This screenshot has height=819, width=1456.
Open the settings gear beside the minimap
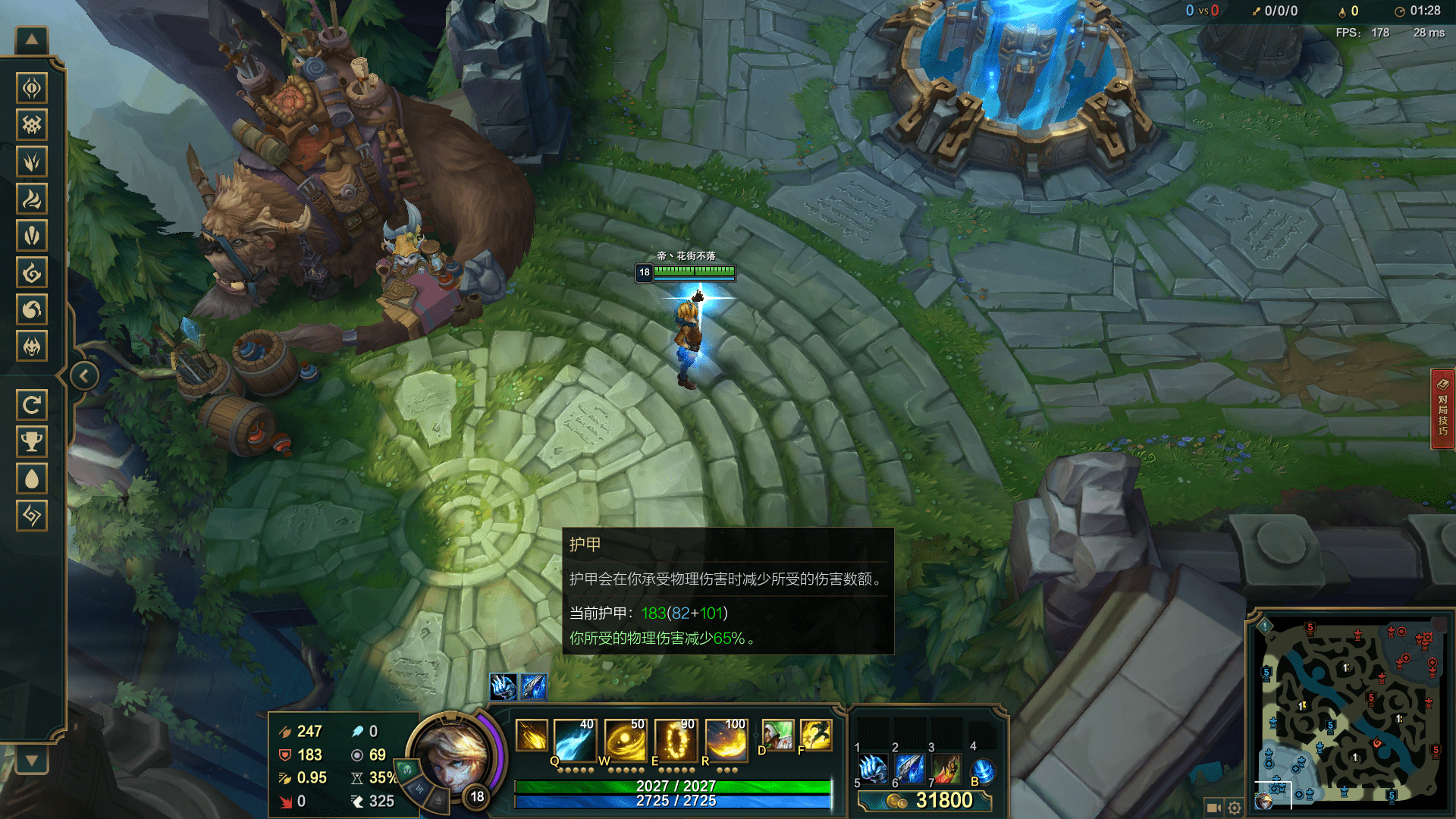pos(1235,808)
